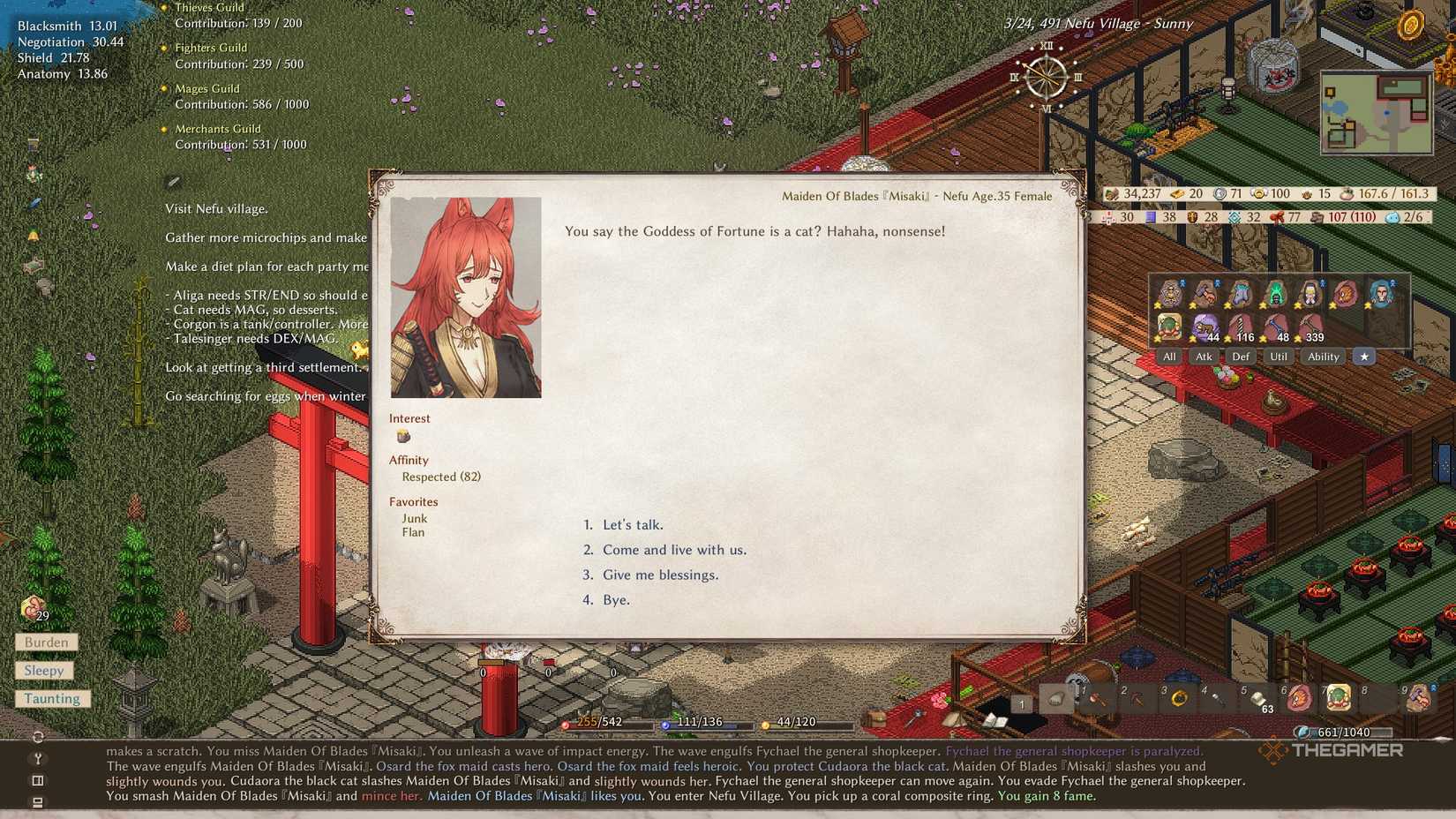1456x819 pixels.
Task: Select the pickaxe in hotbar slot 2
Action: pos(1137,699)
